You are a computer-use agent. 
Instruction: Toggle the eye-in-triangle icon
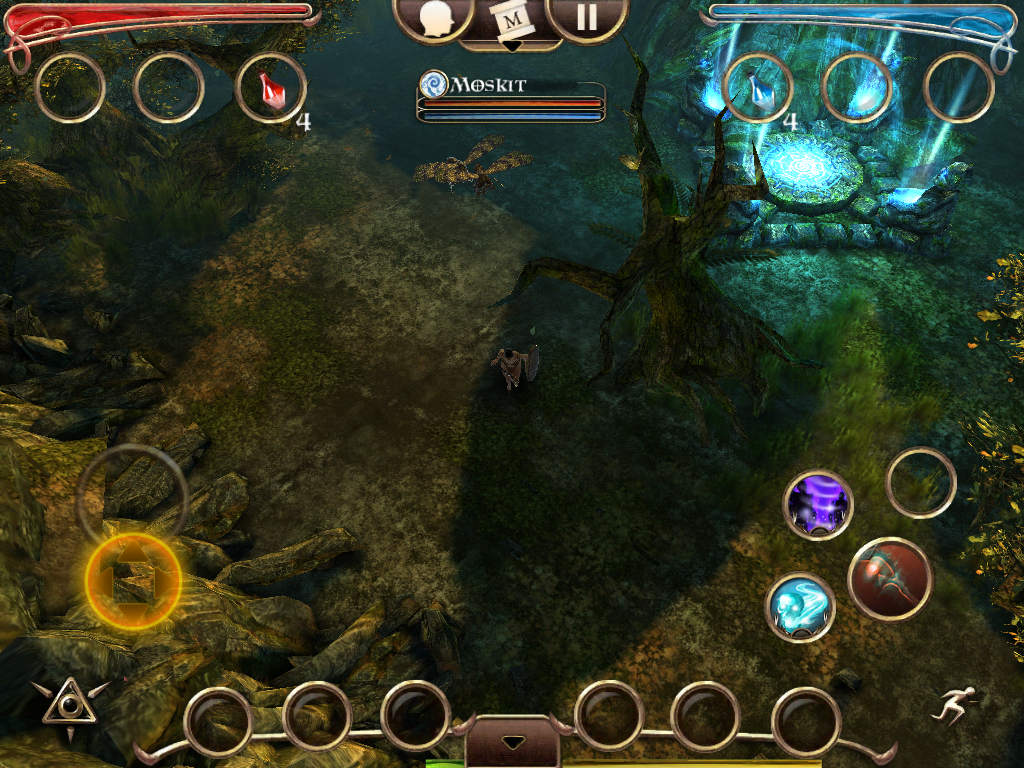click(69, 705)
